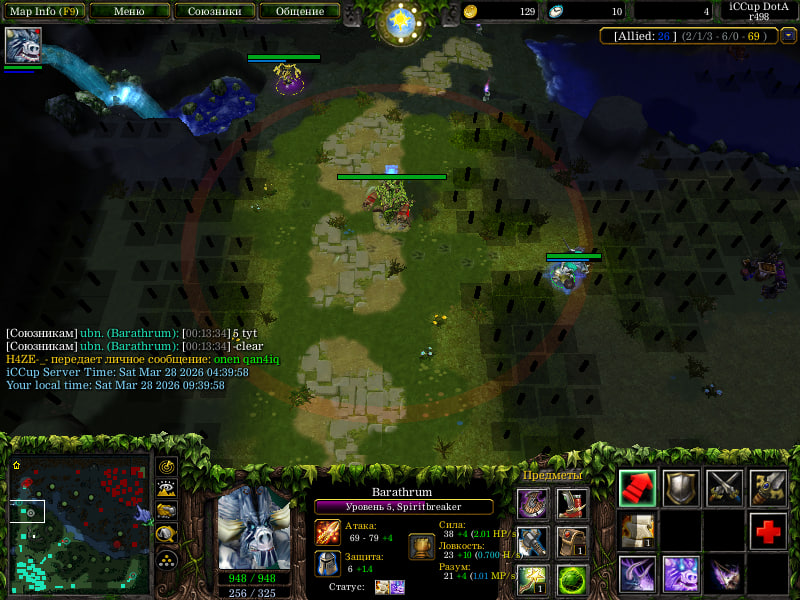Open the Общение chat log
Screen dimensions: 800x600
point(299,11)
